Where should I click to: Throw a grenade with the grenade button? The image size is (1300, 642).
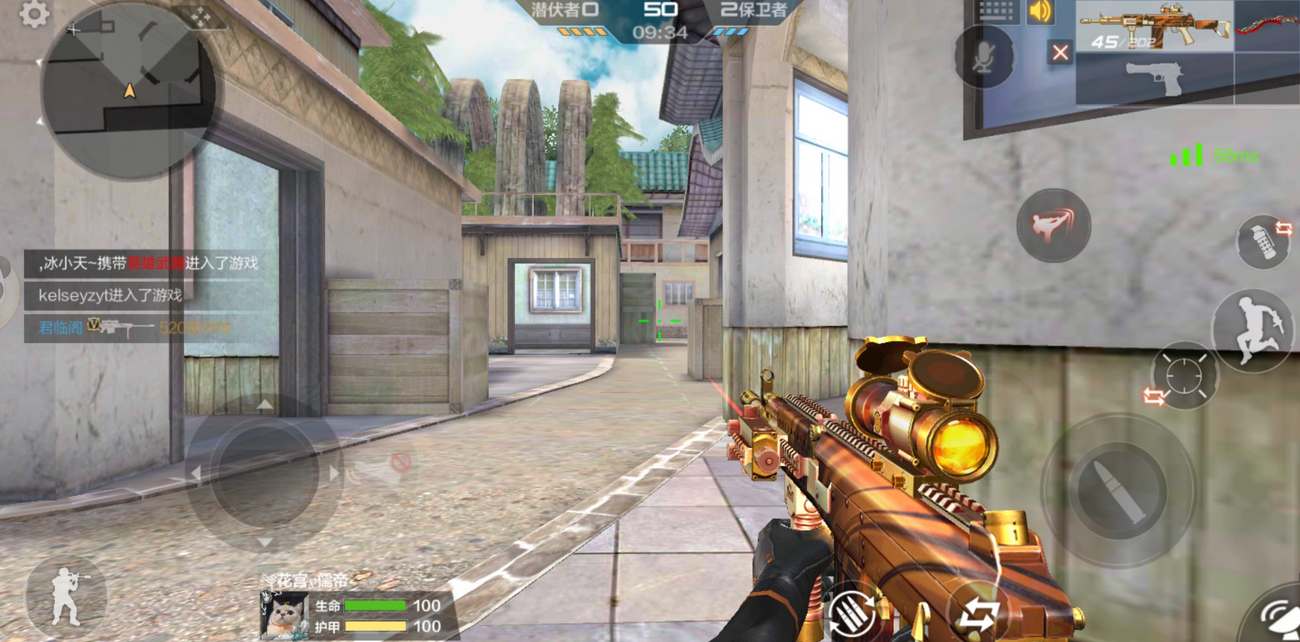pyautogui.click(x=1263, y=242)
